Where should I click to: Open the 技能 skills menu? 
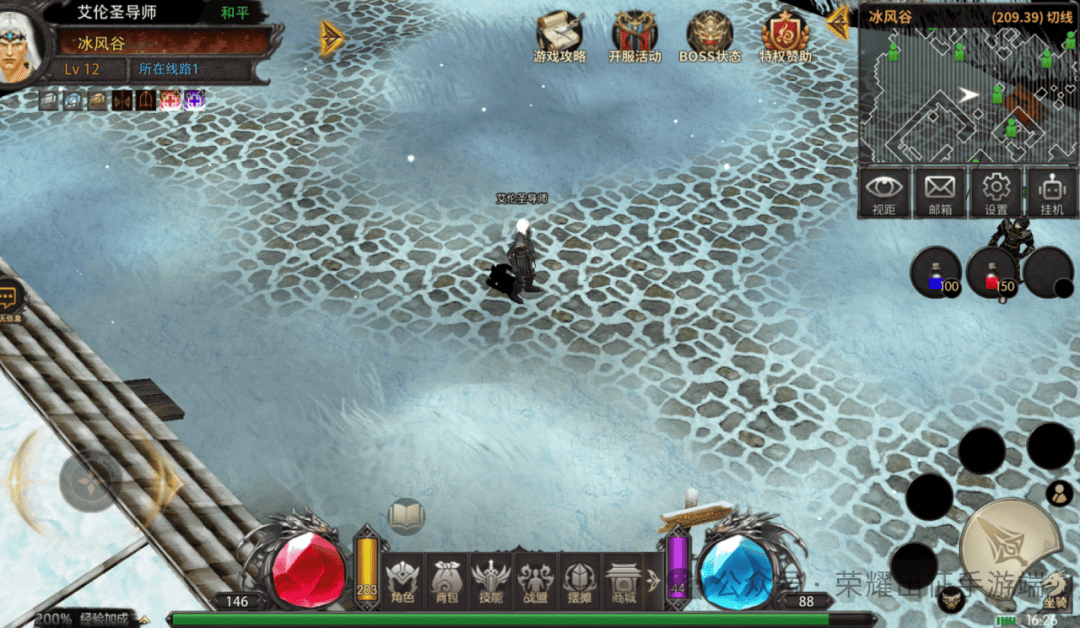click(491, 580)
